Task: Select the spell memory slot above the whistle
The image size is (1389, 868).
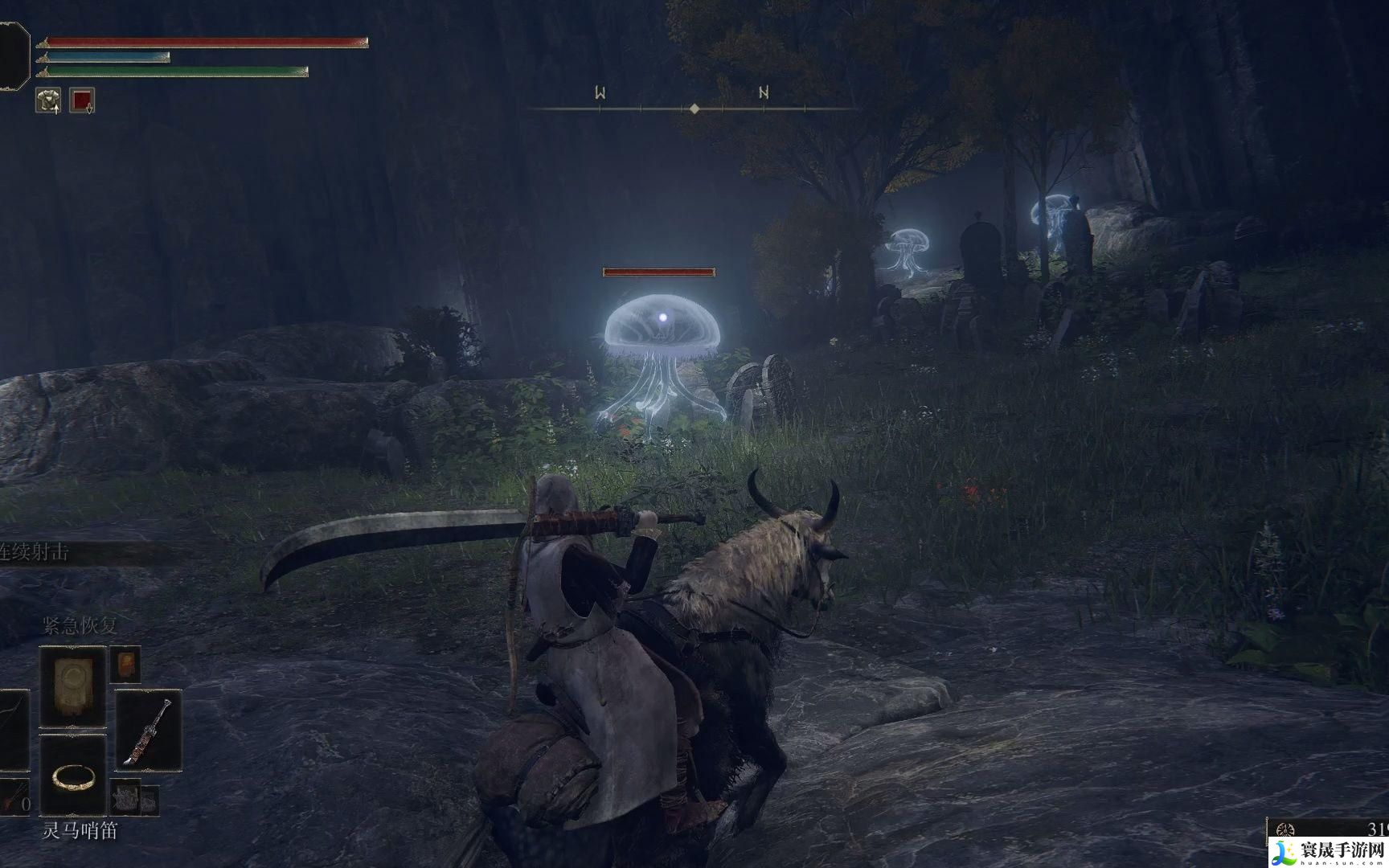Action: [73, 686]
